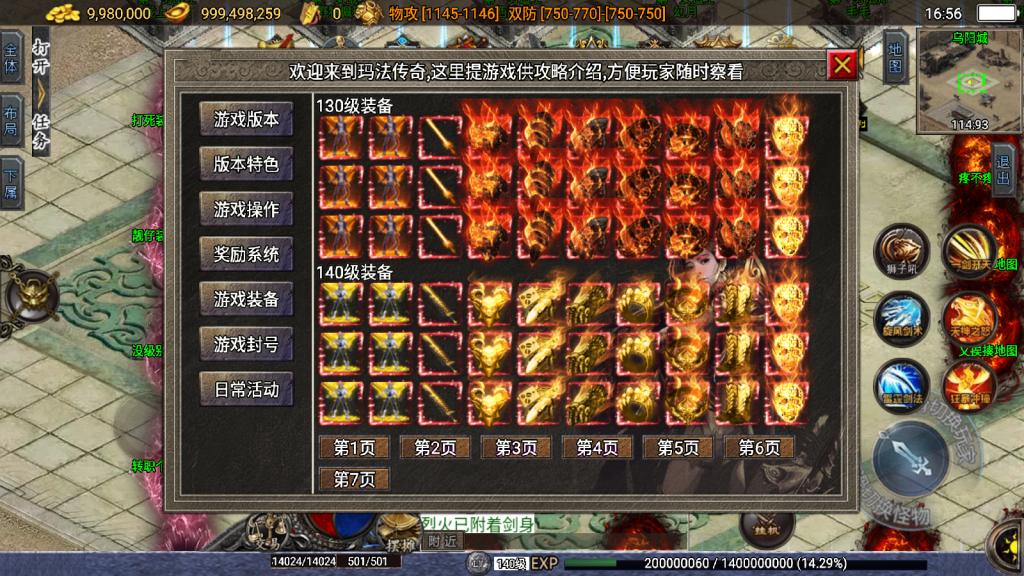1024x576 pixels.
Task: Show the 游戏操作 guide
Action: (246, 209)
